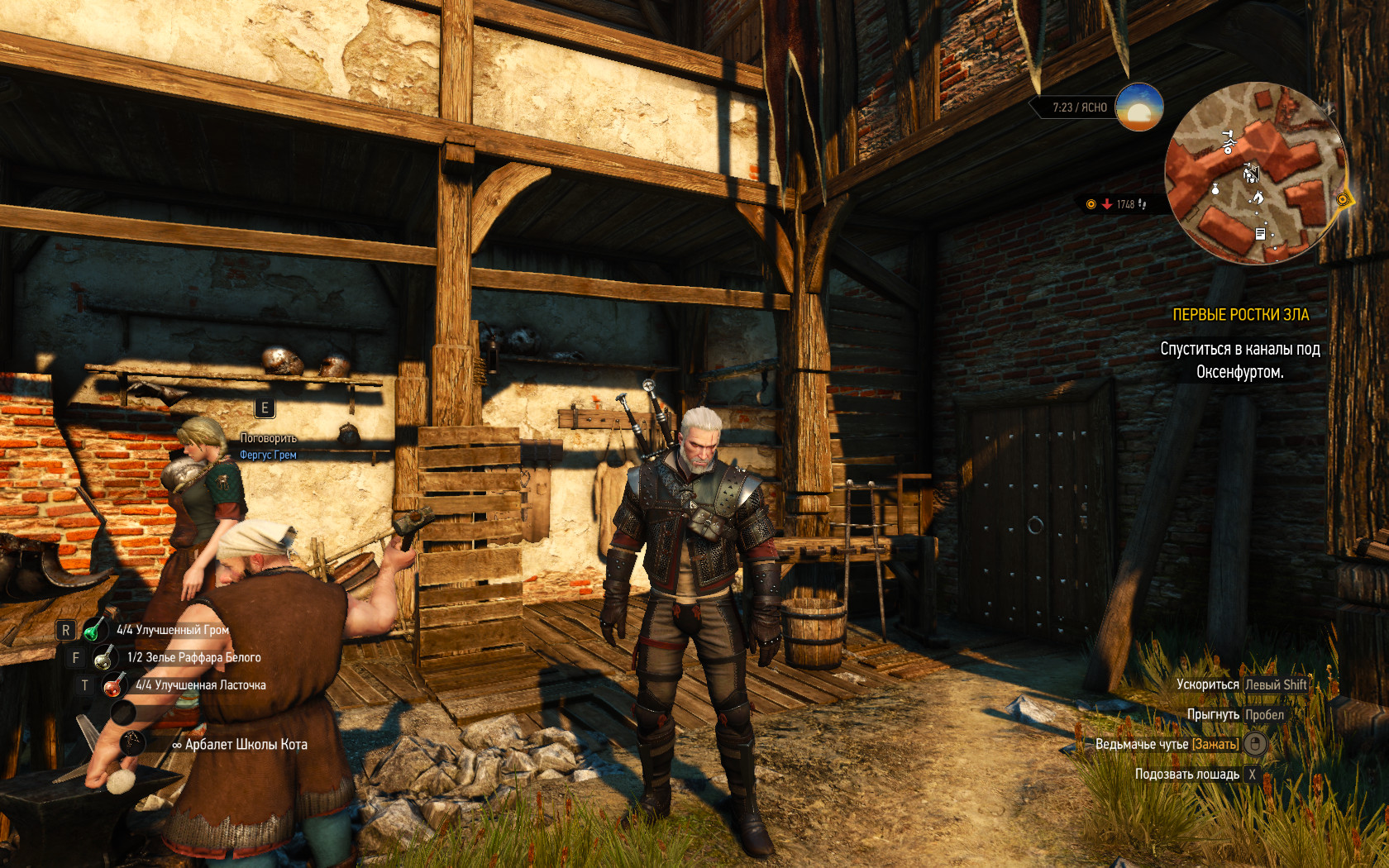Select the yellow quest marker on minimap edge

(1343, 199)
